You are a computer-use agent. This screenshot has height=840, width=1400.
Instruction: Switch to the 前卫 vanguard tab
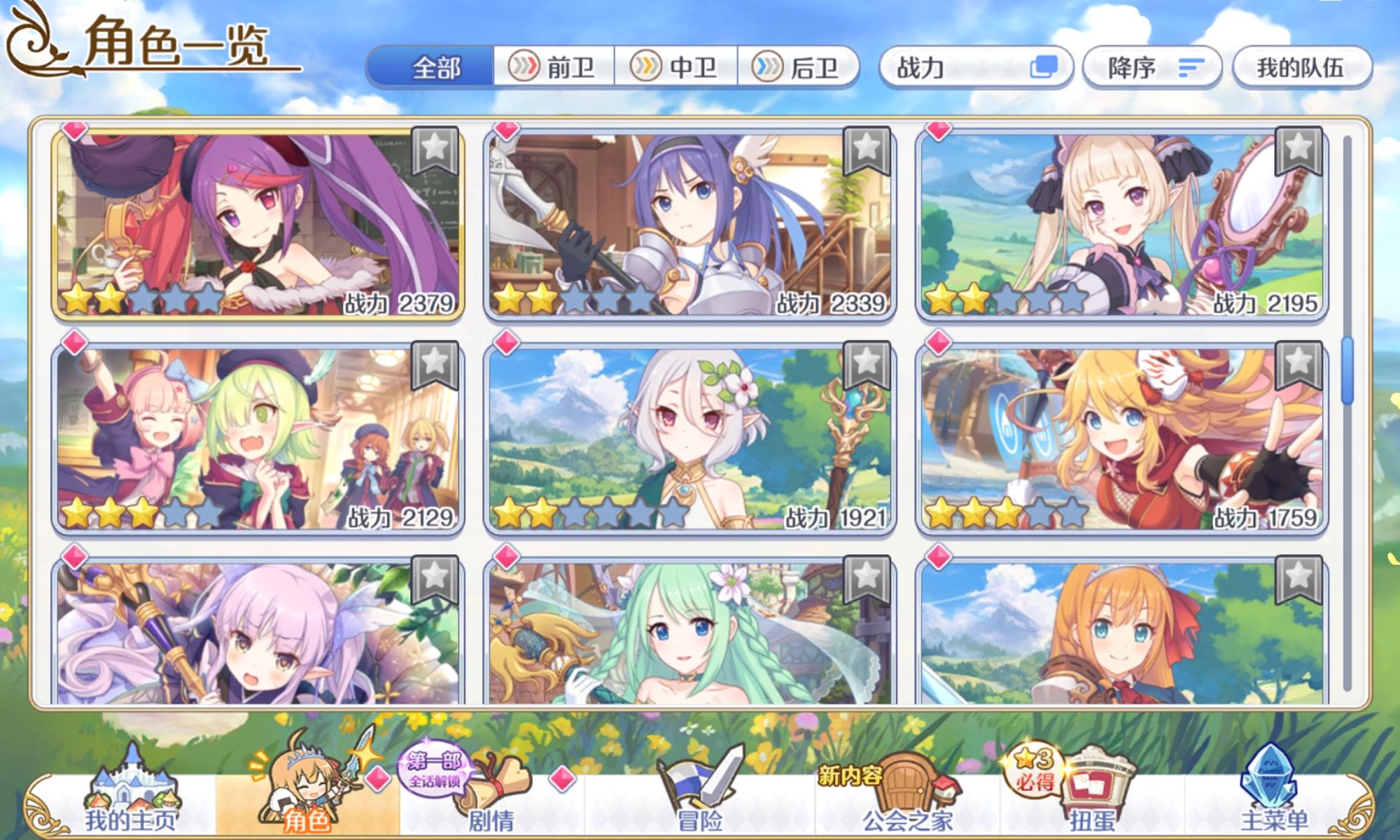[556, 68]
